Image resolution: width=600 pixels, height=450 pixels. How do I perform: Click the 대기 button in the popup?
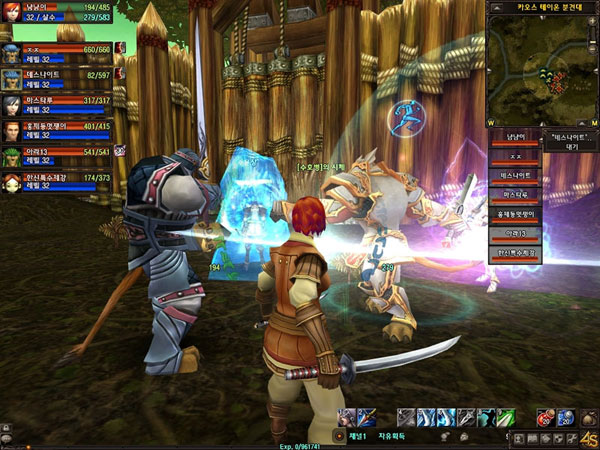click(572, 146)
